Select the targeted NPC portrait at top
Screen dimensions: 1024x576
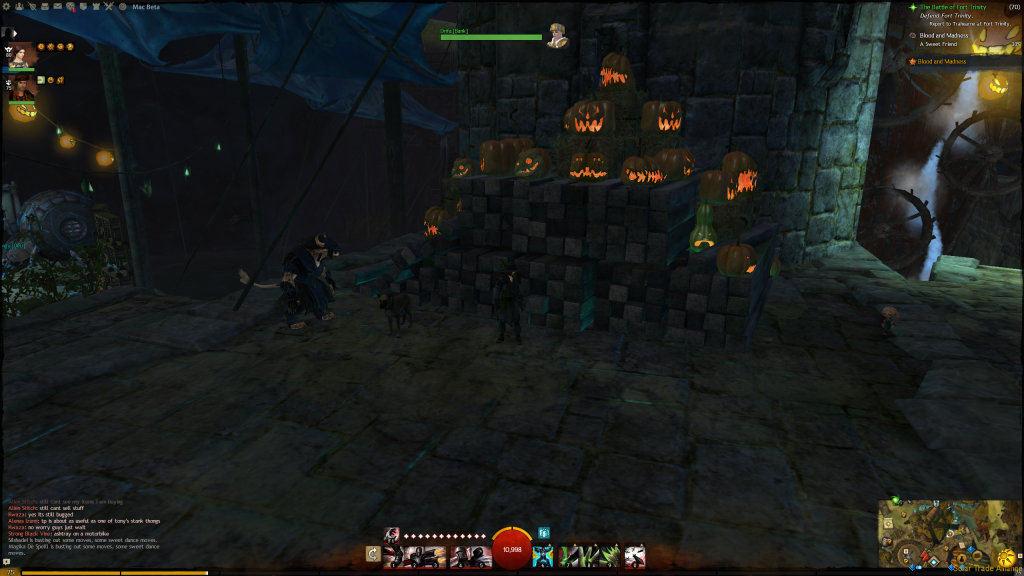pyautogui.click(x=558, y=36)
